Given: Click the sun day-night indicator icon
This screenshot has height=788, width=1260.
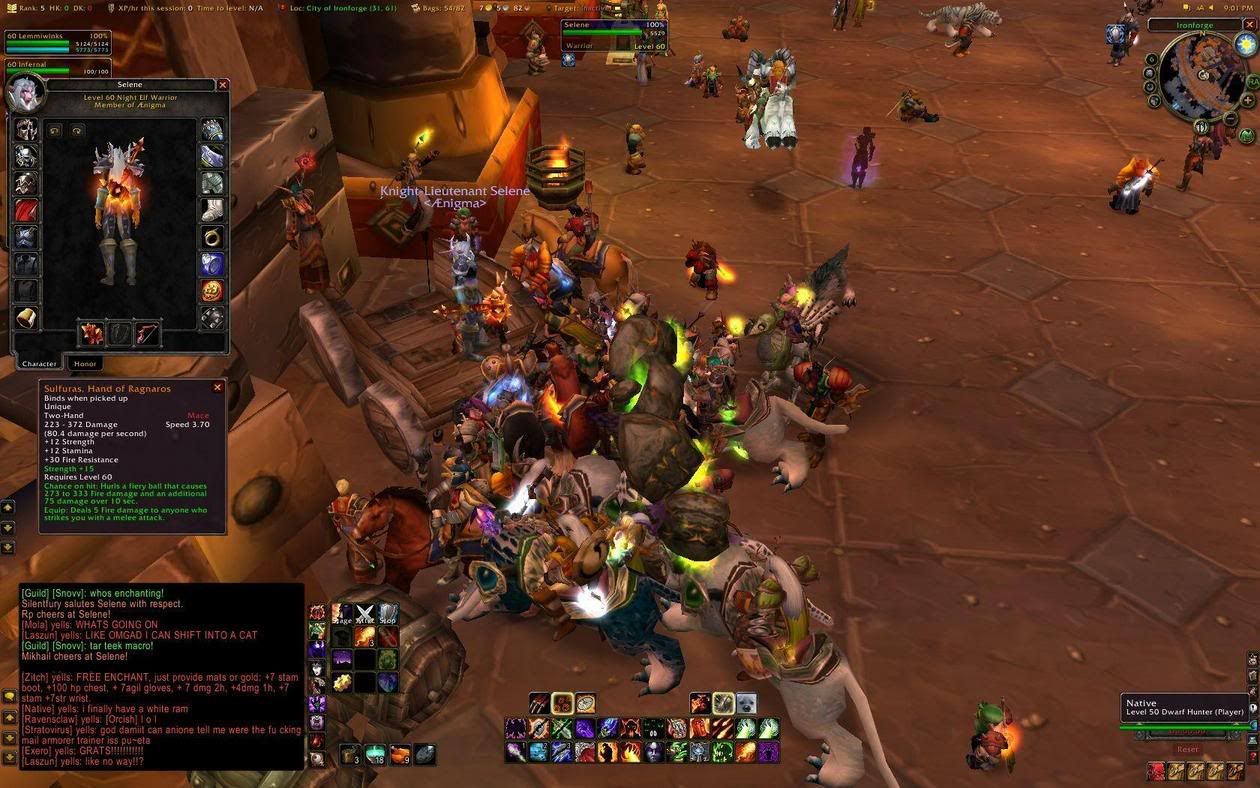Looking at the screenshot, I should tap(1245, 44).
